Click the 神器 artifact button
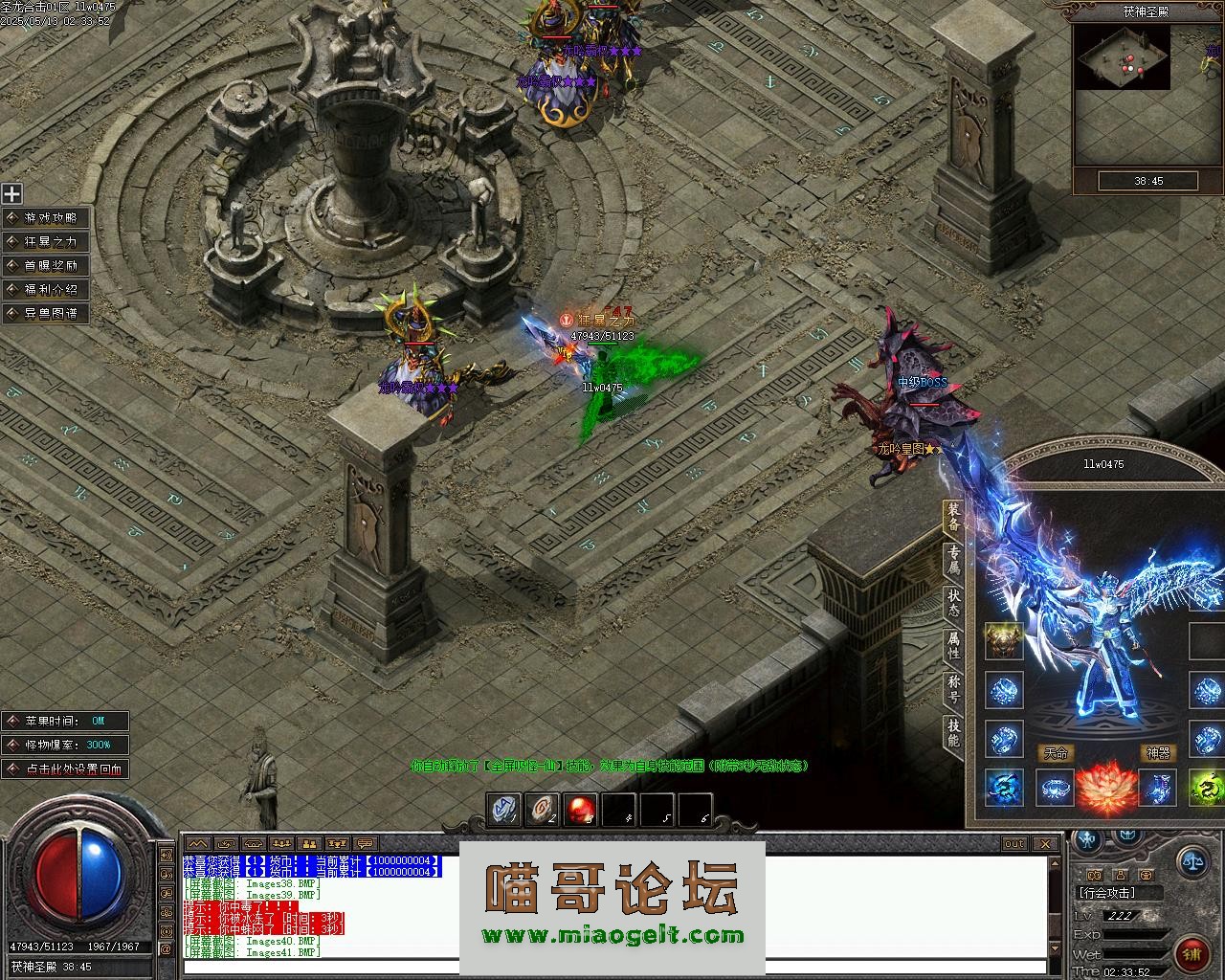The width and height of the screenshot is (1225, 980). [1158, 753]
